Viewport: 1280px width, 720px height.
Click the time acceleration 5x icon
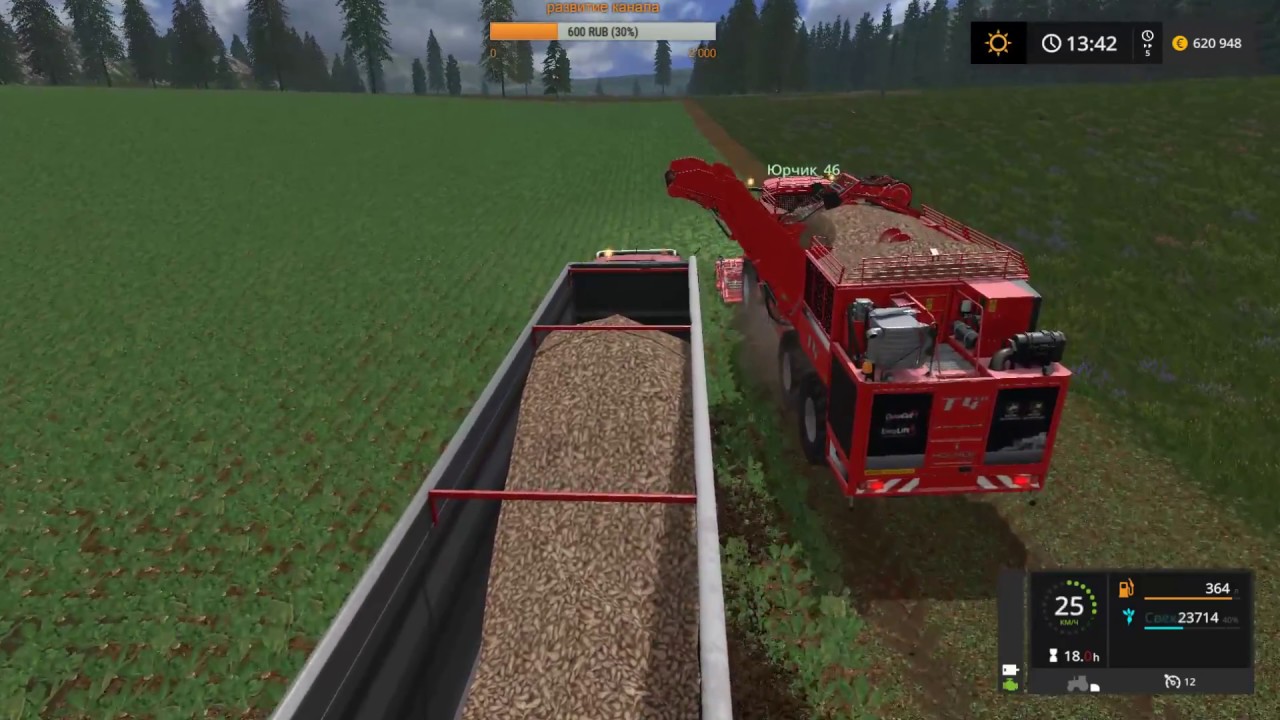pos(1147,43)
